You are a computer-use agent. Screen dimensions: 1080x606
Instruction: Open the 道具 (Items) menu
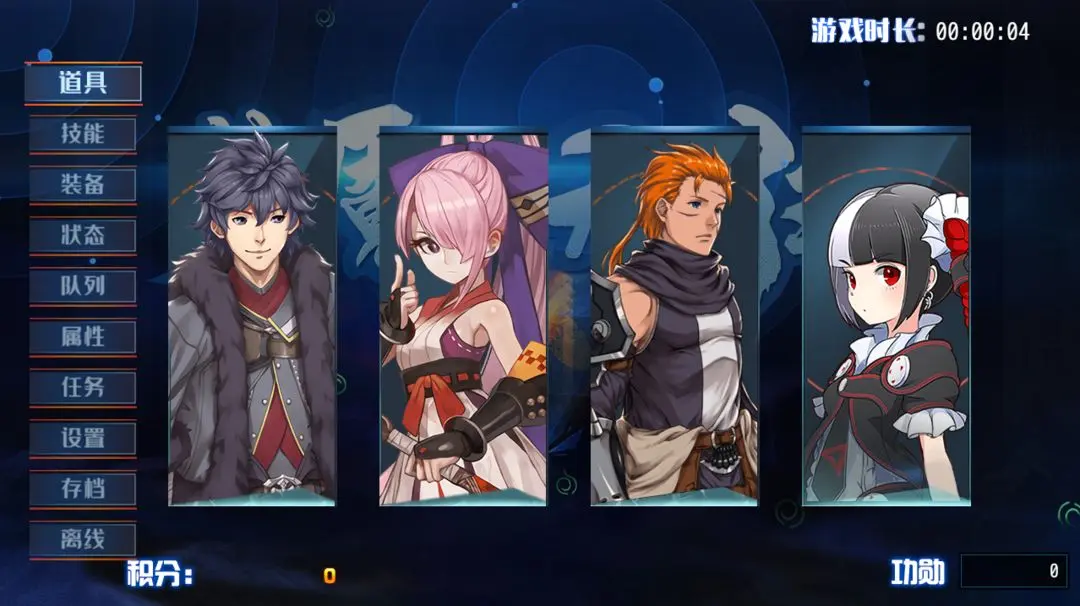pyautogui.click(x=83, y=83)
